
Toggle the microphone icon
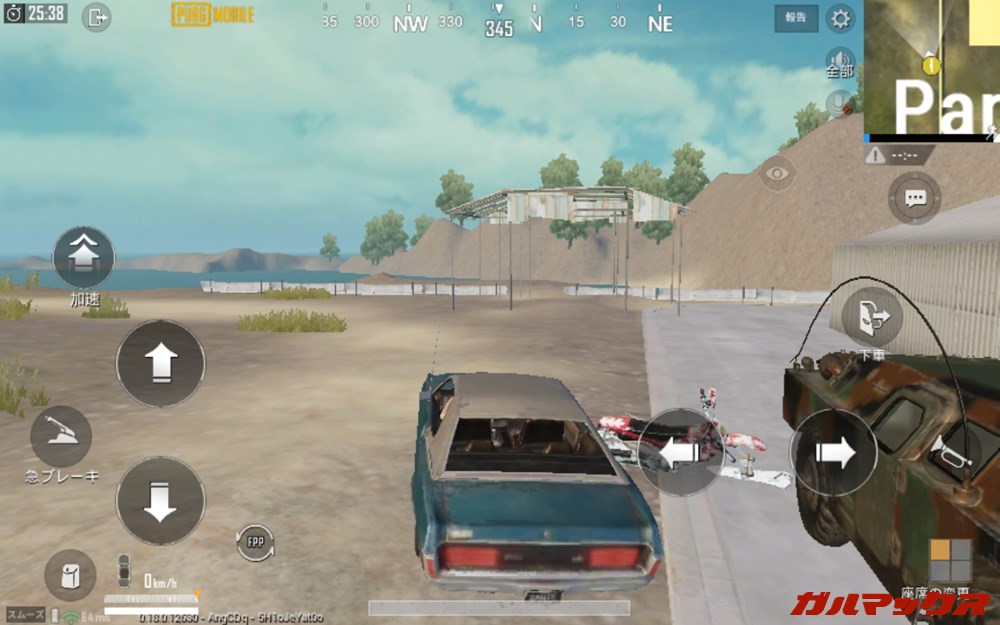point(840,101)
